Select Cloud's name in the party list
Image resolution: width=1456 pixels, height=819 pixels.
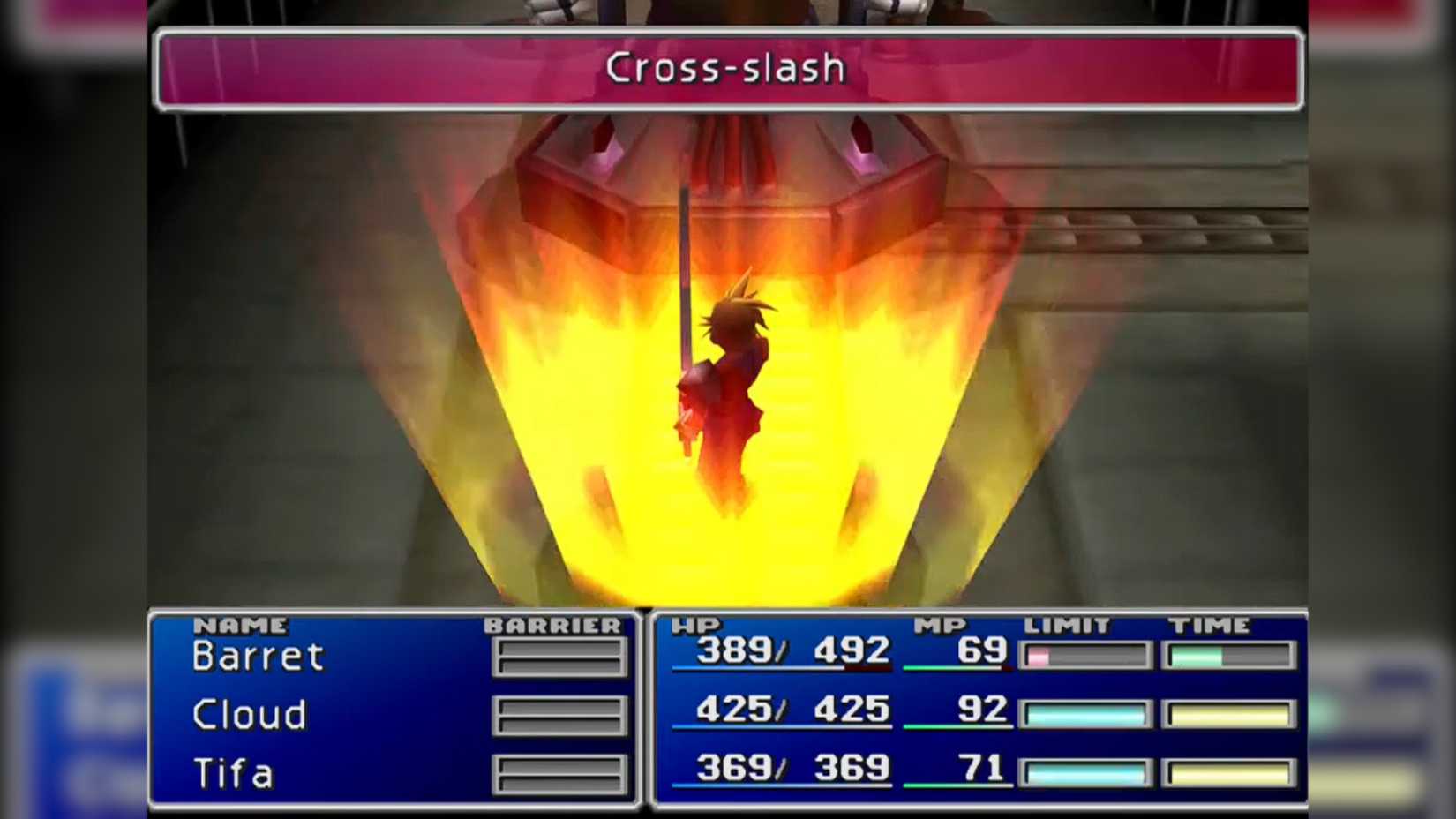coord(247,715)
